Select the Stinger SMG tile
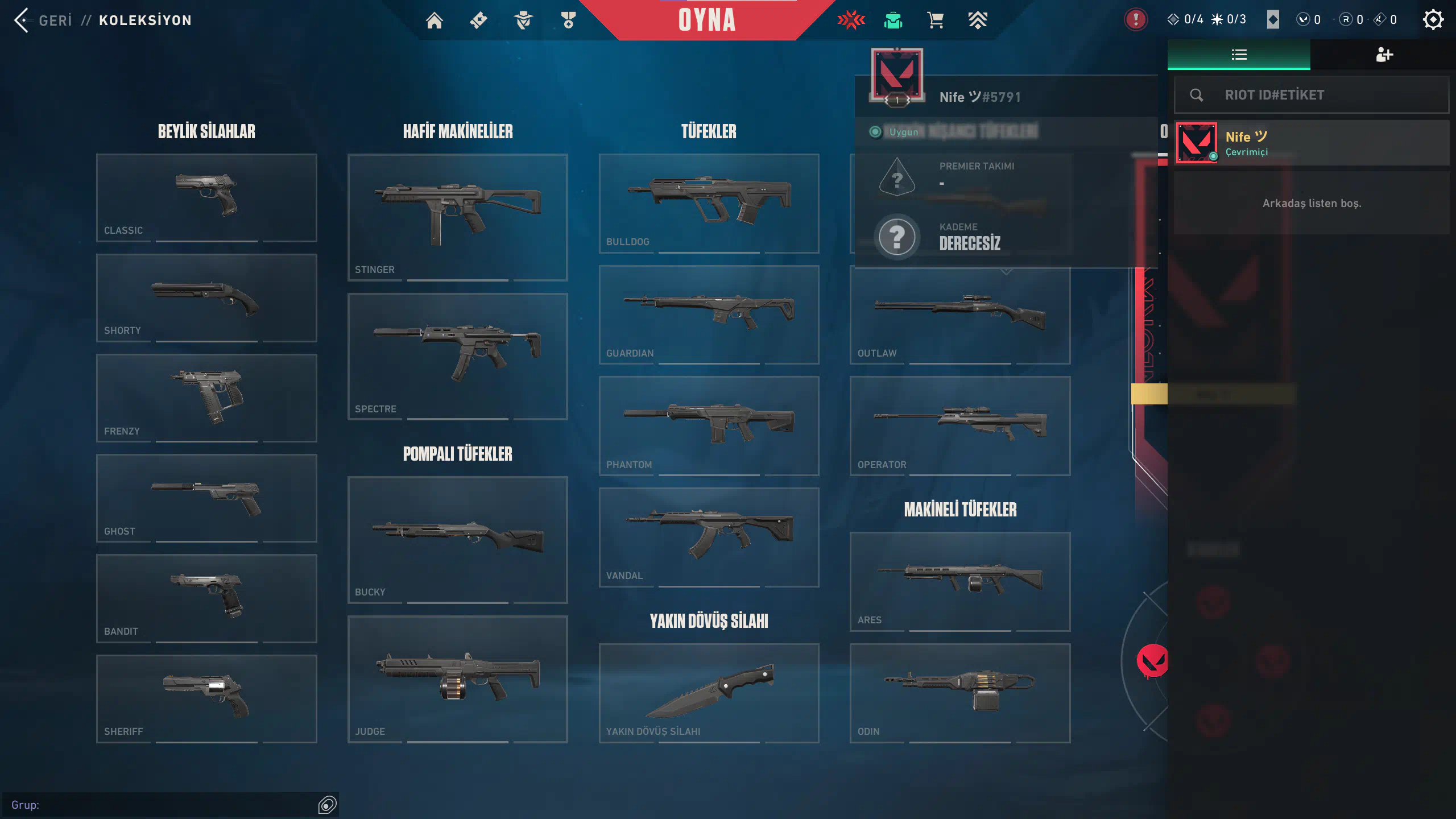The width and height of the screenshot is (1456, 819). pos(457,217)
